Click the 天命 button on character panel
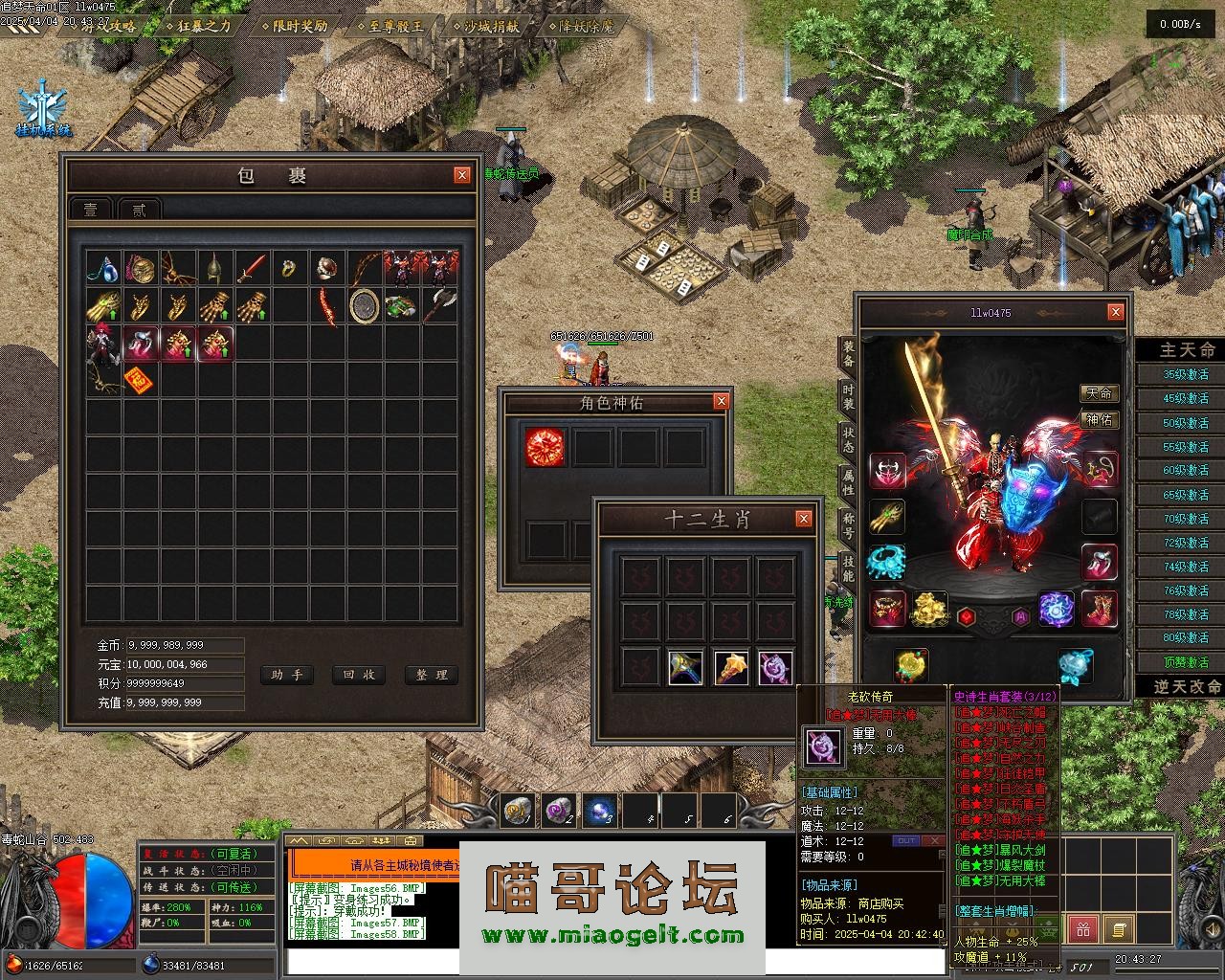 point(1100,393)
